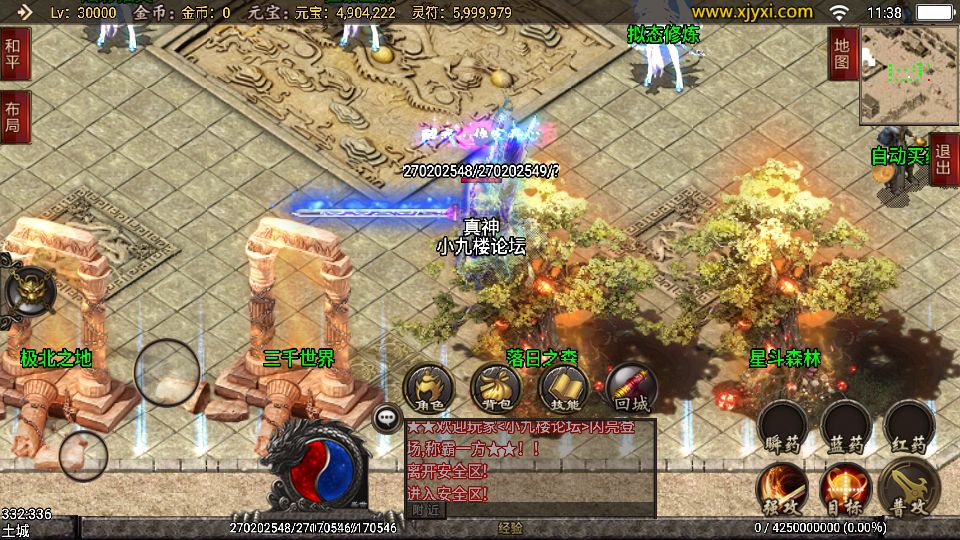Viewport: 960px width, 540px height.
Task: Switch to the 附近 nearby chat tab
Action: (425, 510)
